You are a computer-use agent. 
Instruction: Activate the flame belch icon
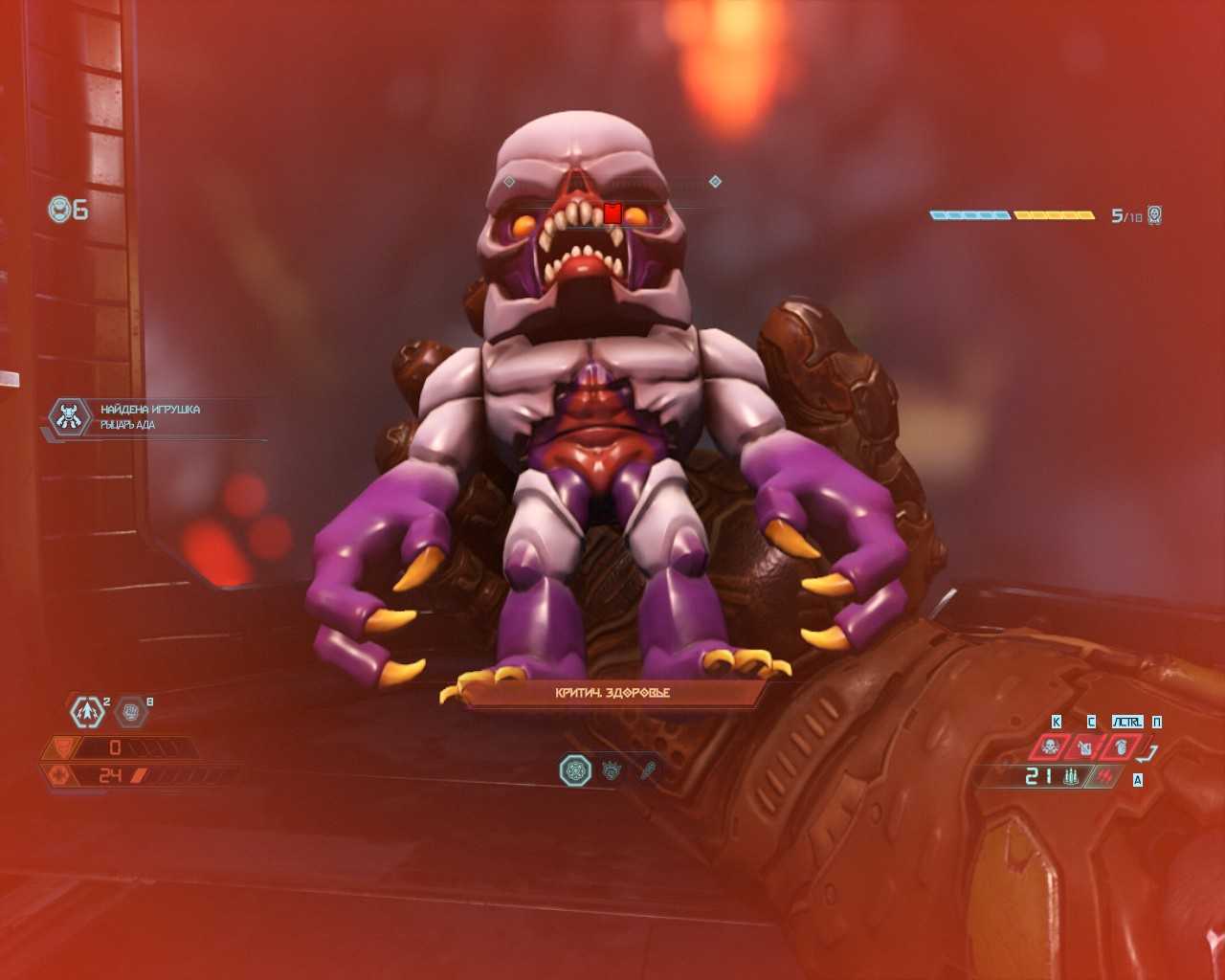(x=1085, y=746)
